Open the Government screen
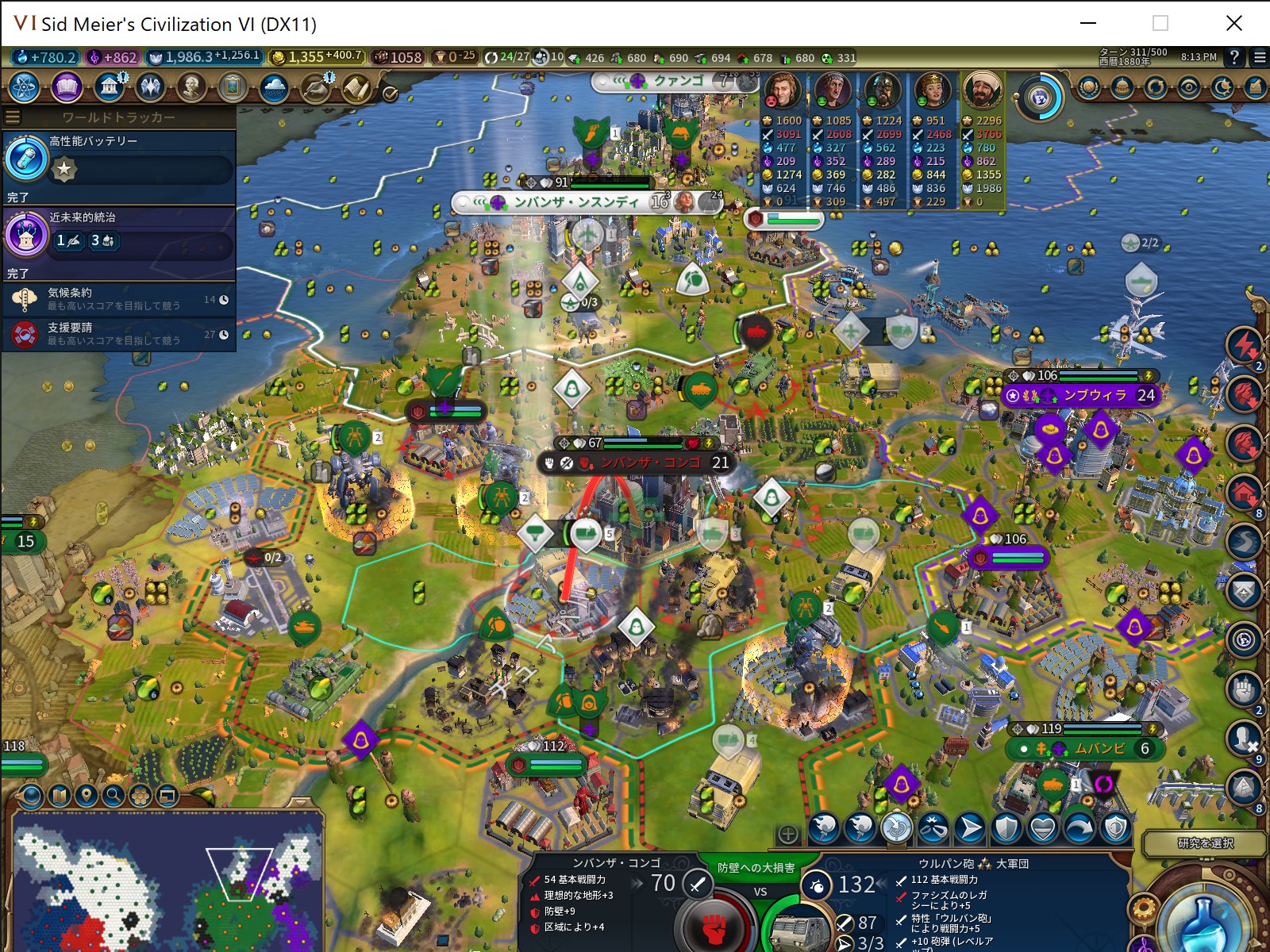This screenshot has height=952, width=1270. coord(110,87)
